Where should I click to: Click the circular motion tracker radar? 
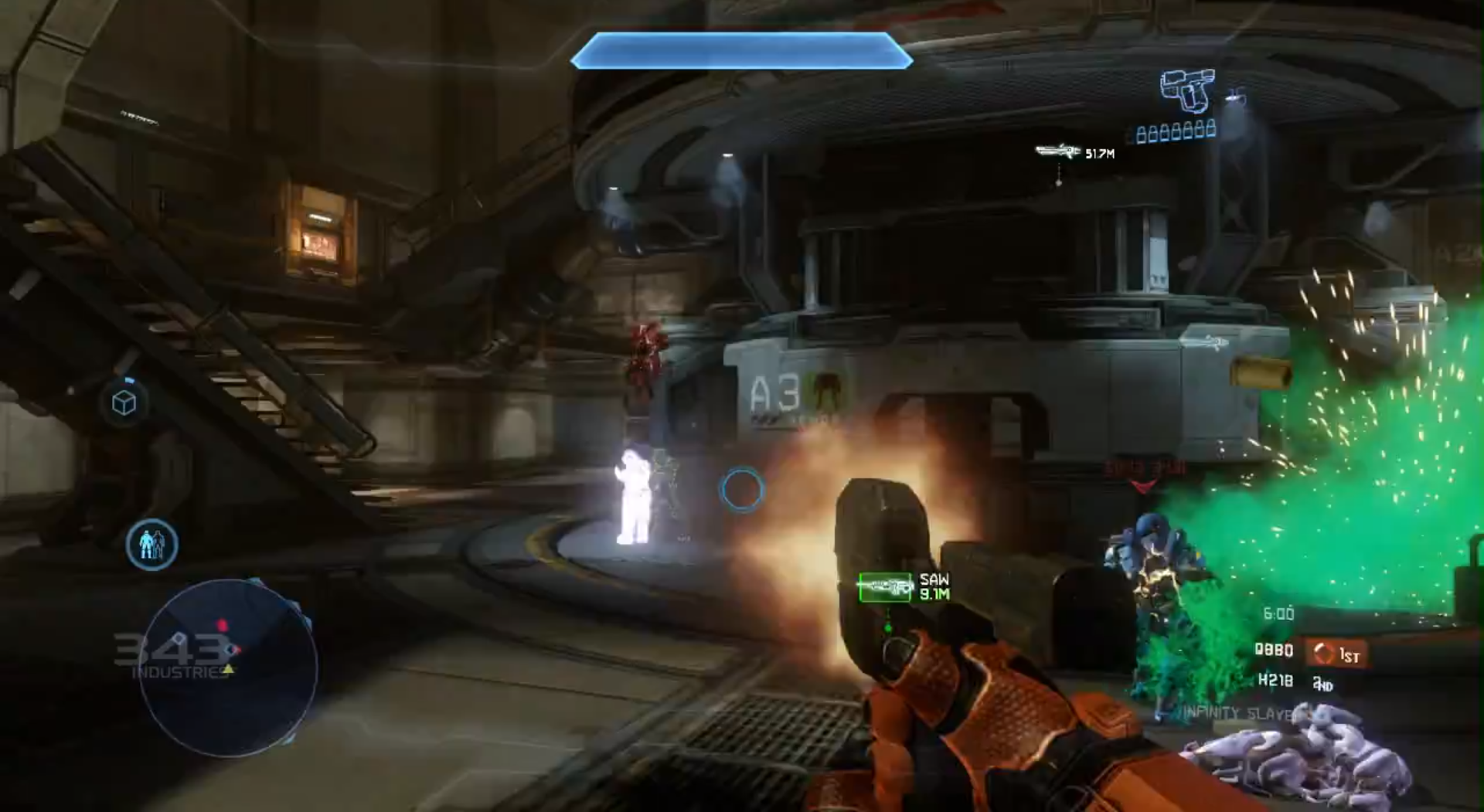click(x=227, y=669)
